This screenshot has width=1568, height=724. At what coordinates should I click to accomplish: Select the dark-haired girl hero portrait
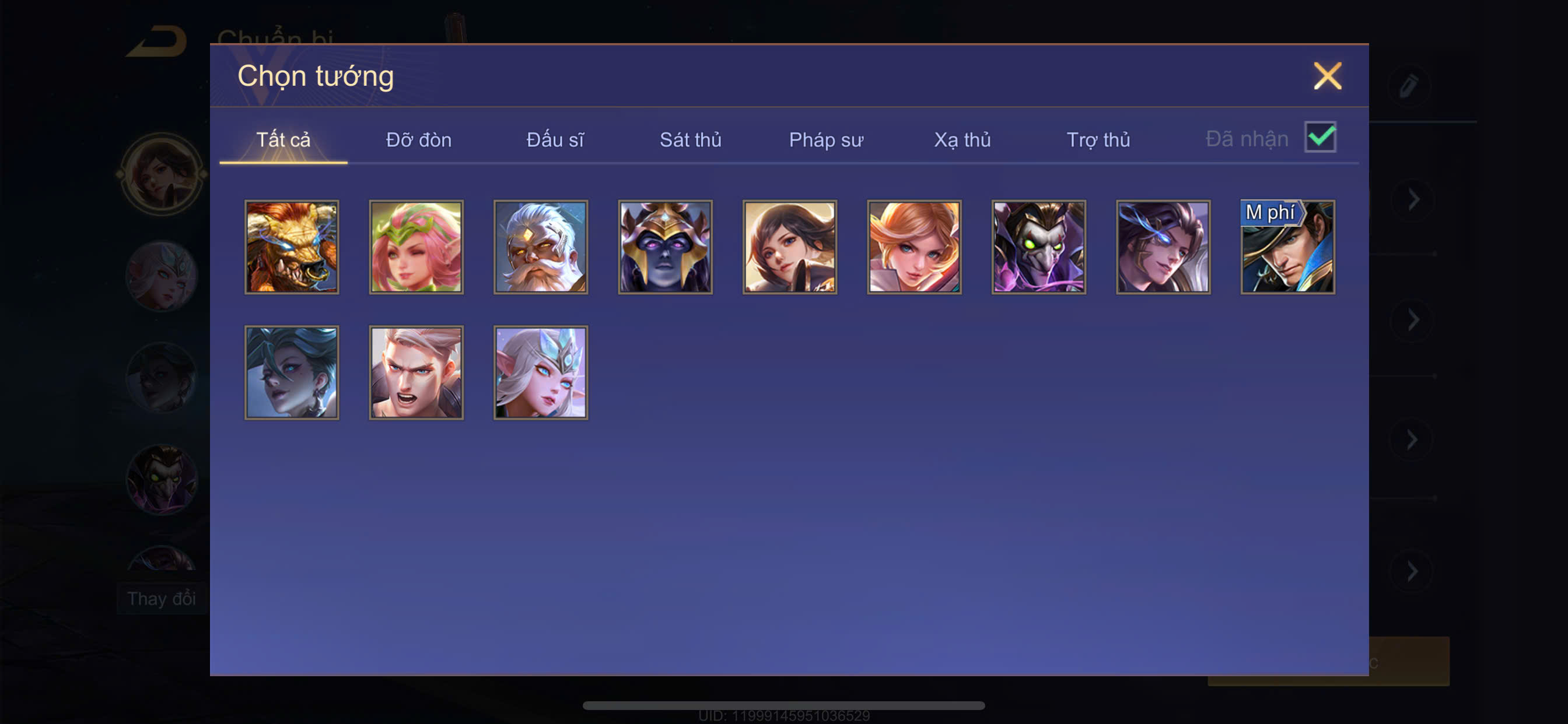point(789,247)
